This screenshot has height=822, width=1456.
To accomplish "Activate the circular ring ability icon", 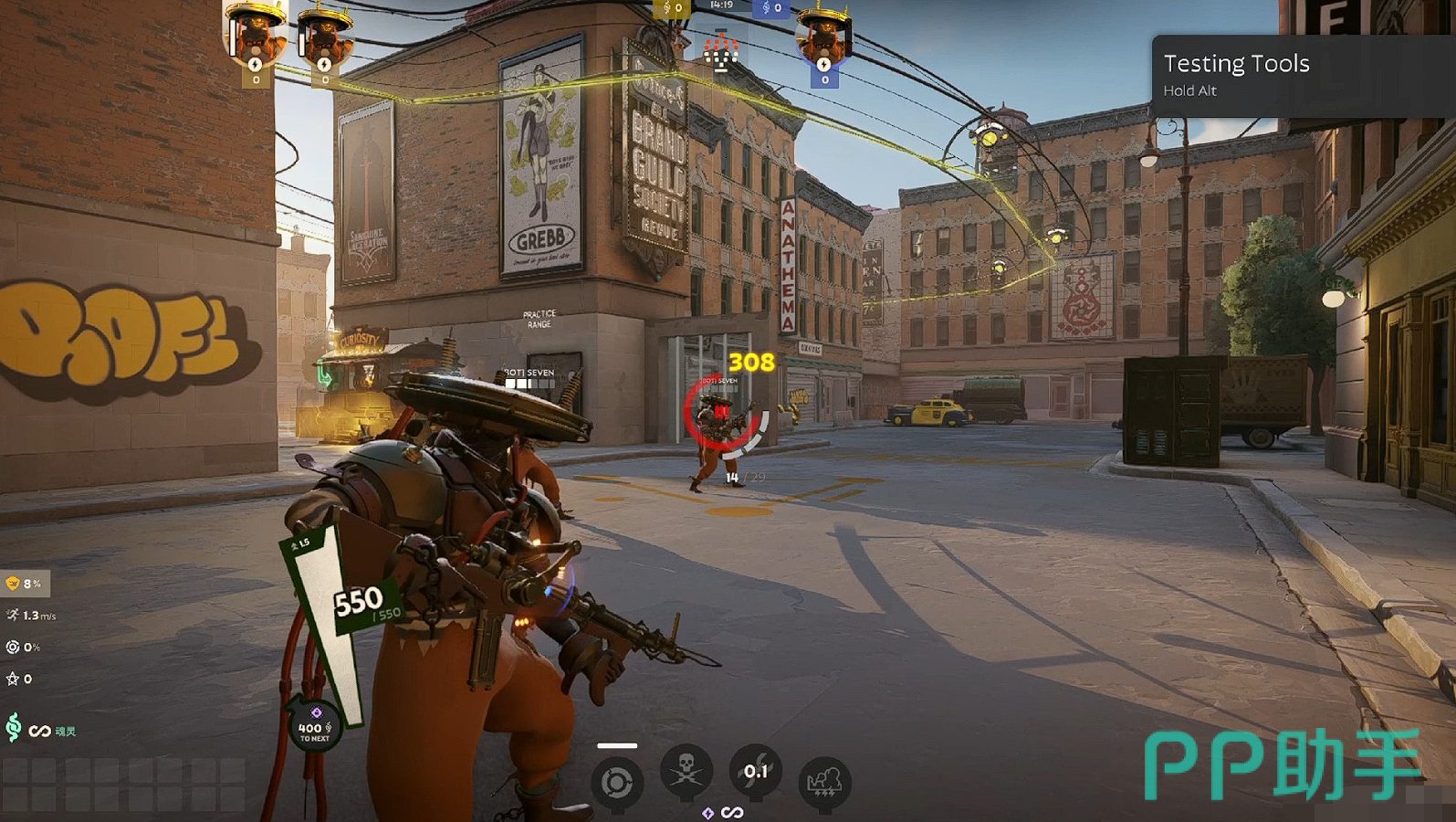I will [x=616, y=783].
